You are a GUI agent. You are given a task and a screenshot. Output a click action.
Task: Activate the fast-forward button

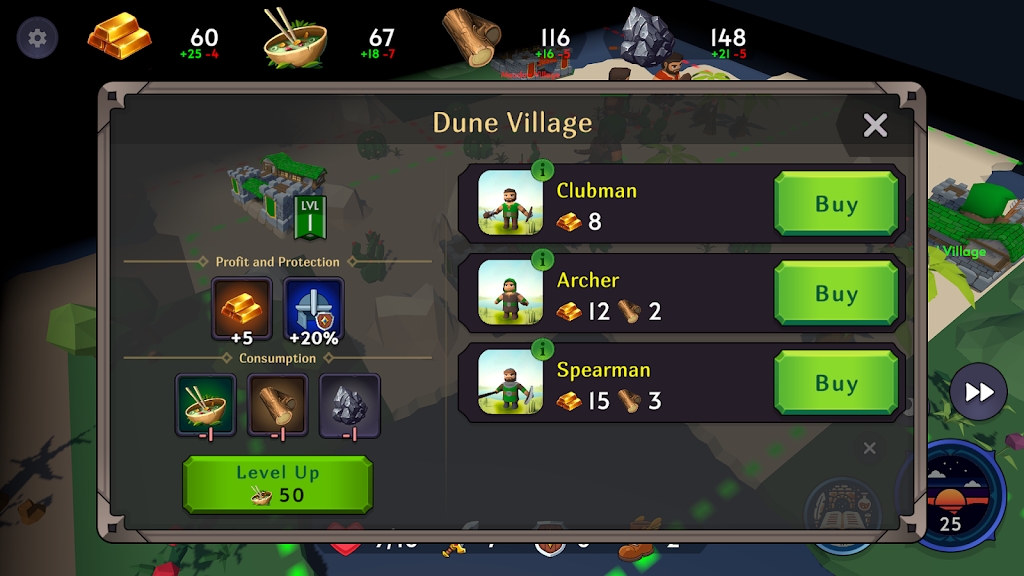(x=978, y=392)
